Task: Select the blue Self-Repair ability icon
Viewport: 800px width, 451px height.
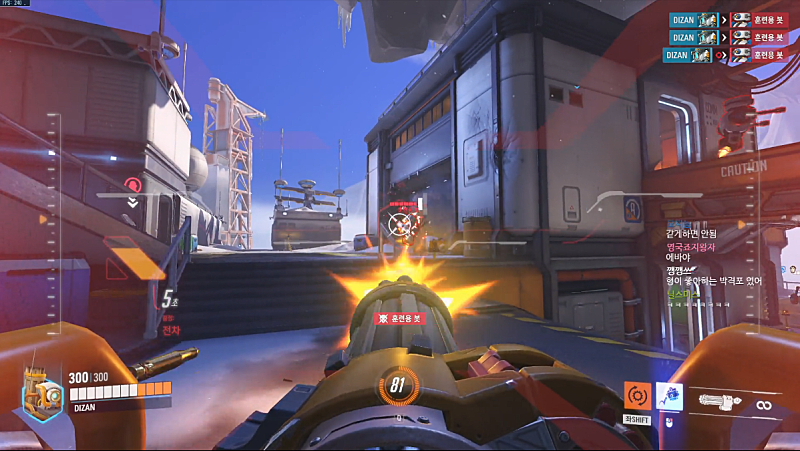Action: 668,397
